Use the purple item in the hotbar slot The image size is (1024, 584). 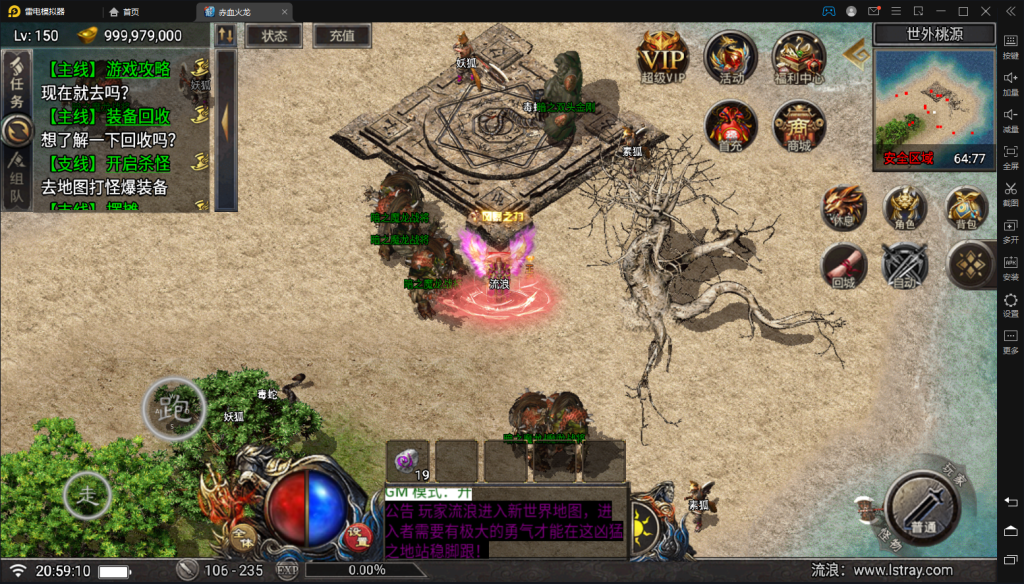[407, 460]
